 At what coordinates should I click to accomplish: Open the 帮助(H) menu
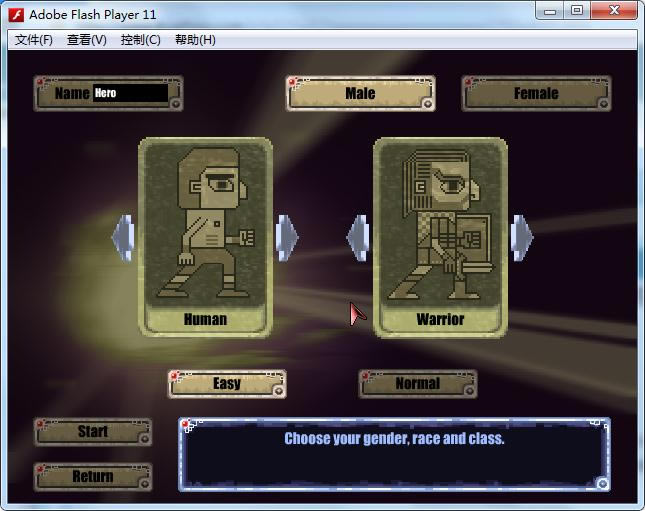click(x=195, y=40)
